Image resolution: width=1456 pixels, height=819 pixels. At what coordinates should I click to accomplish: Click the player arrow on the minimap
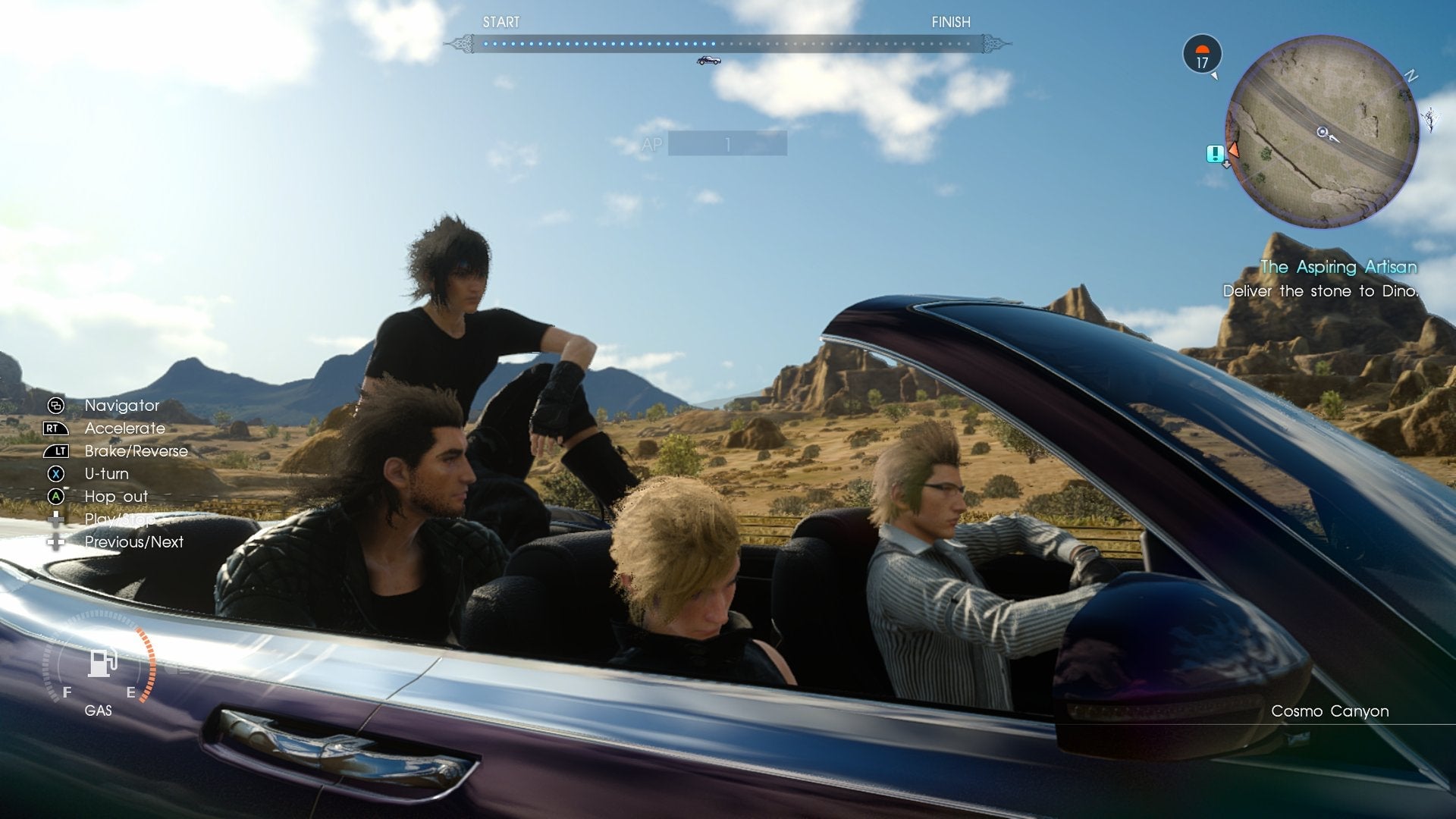[x=1323, y=132]
